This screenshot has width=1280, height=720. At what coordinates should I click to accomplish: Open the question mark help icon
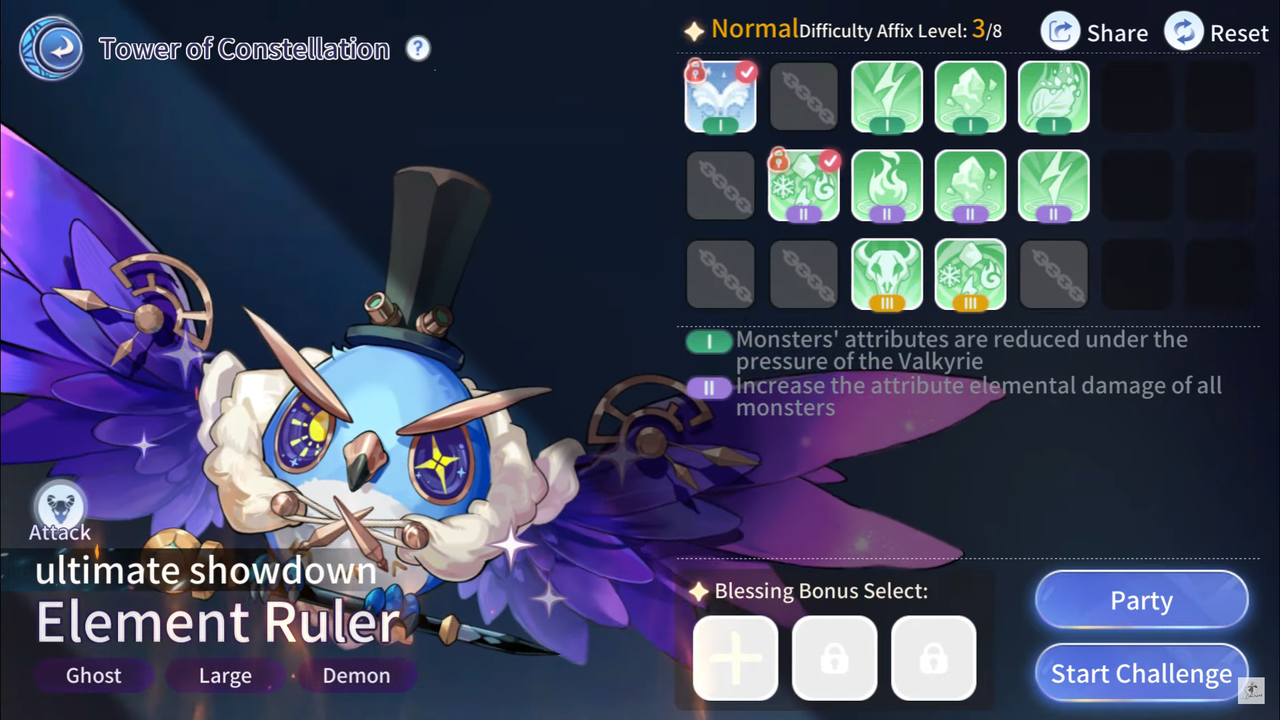click(x=418, y=48)
